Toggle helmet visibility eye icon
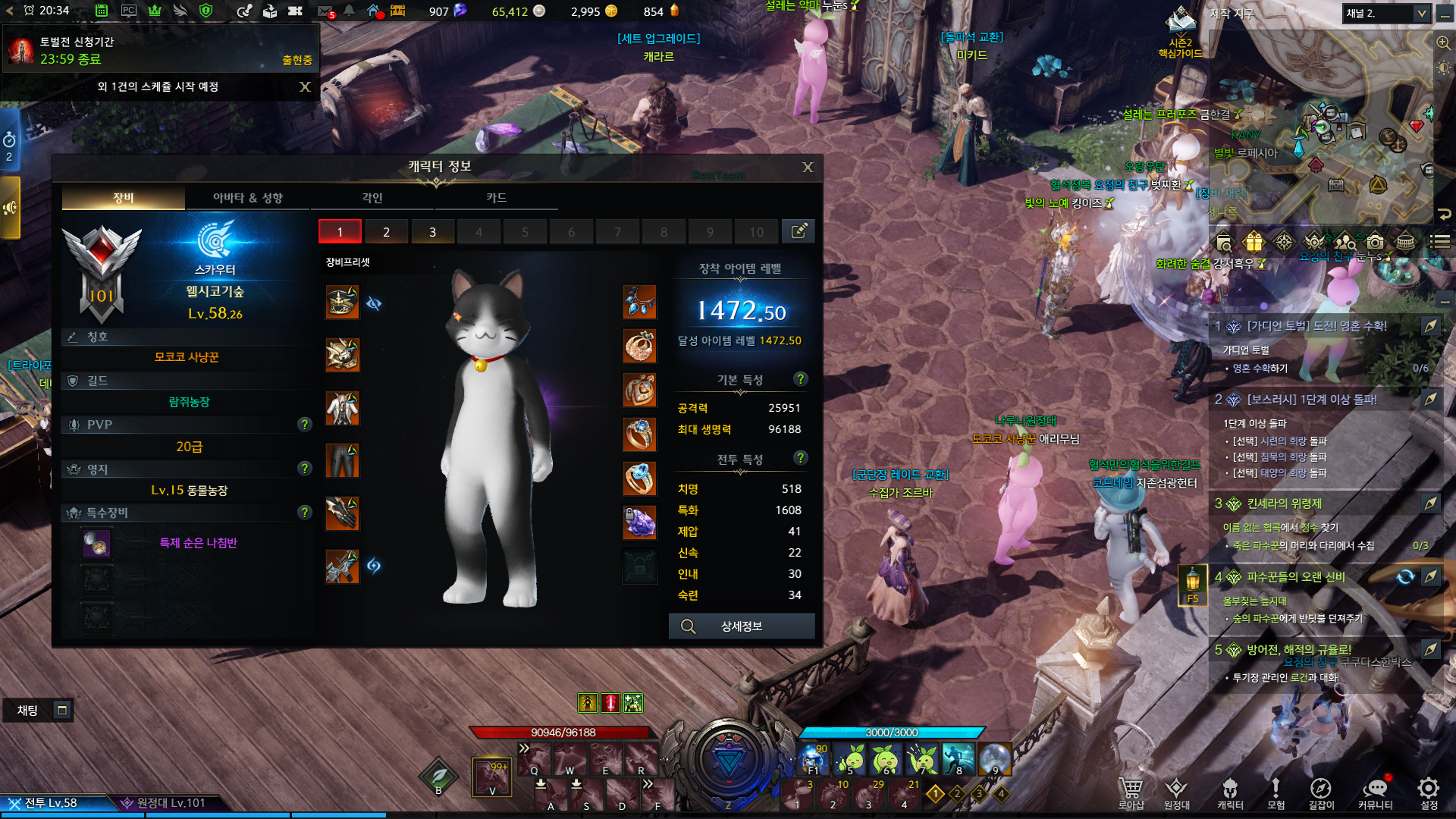The image size is (1456, 819). click(374, 303)
